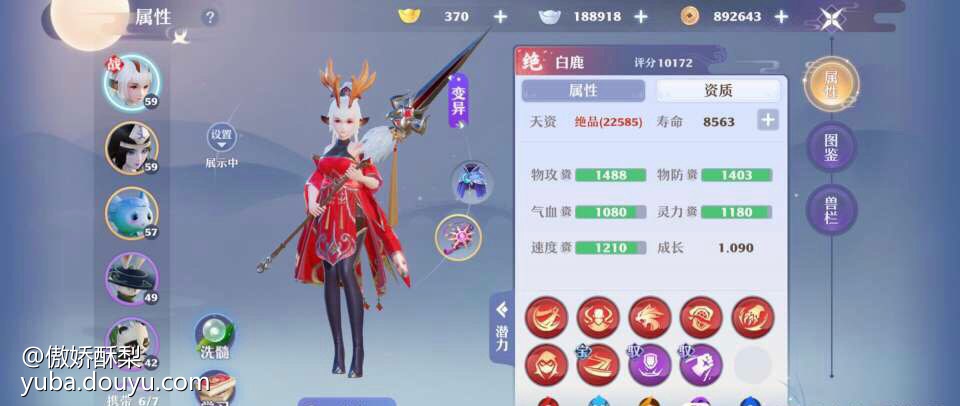960x406 pixels.
Task: Close the pet attributes screen
Action: click(x=832, y=18)
